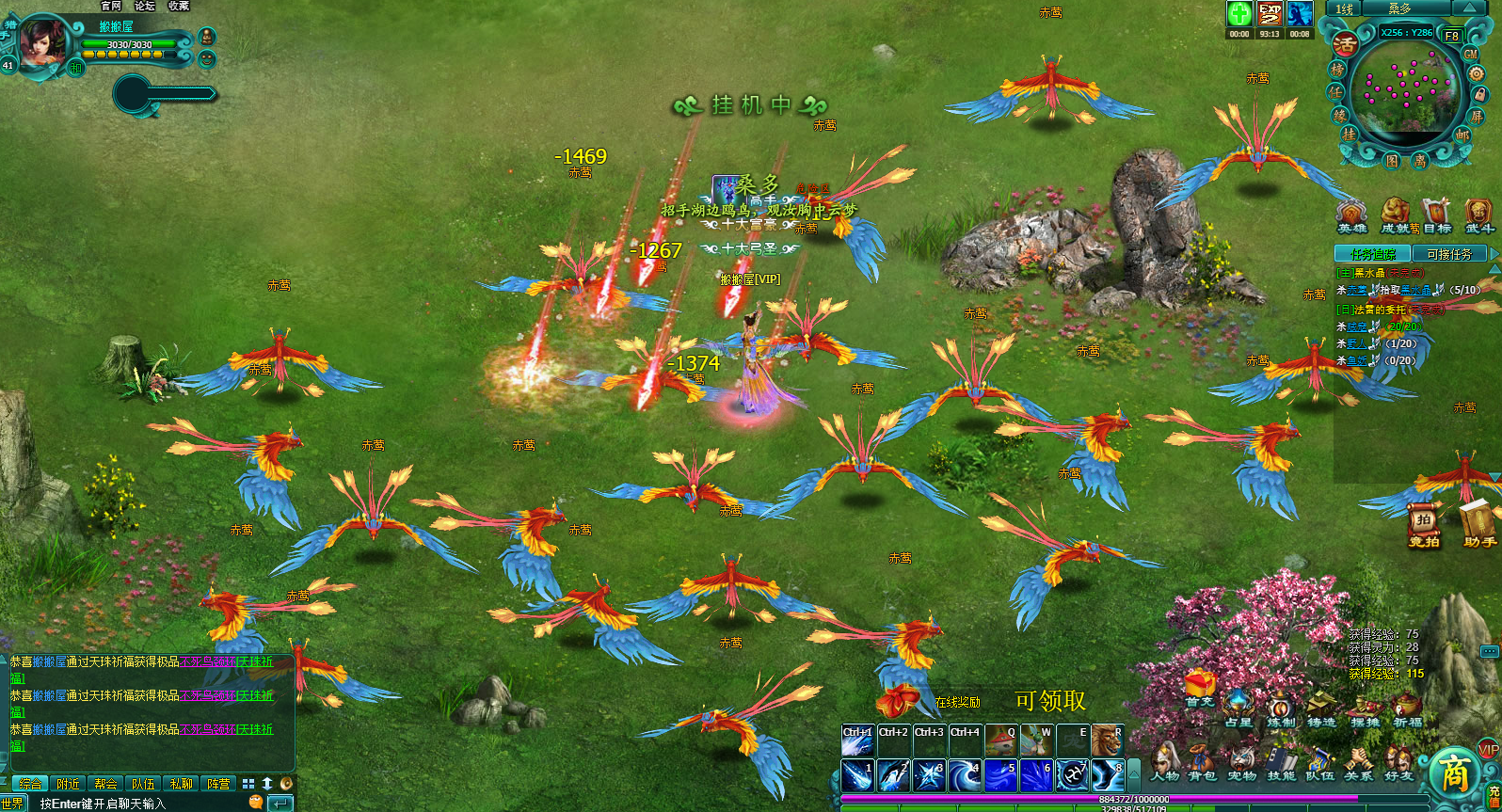Select the 帮会 guild chat tab
This screenshot has width=1502, height=812.
point(105,784)
